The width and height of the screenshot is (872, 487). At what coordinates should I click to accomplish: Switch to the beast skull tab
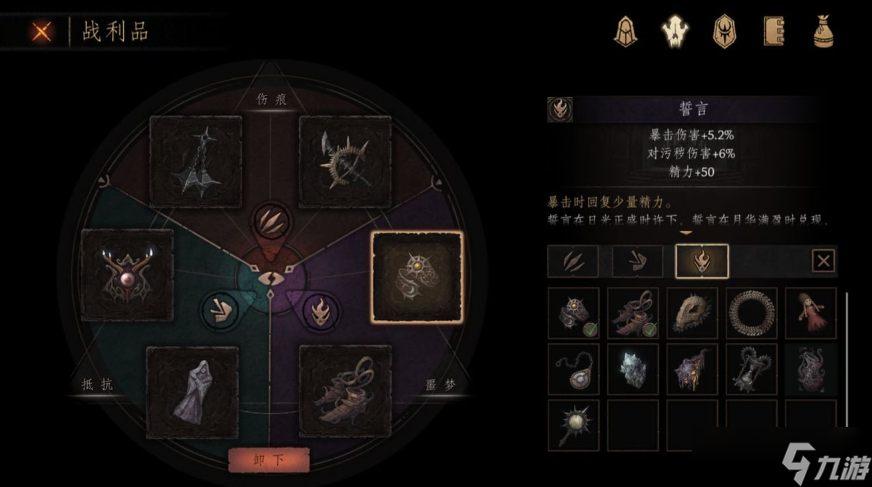click(x=673, y=32)
